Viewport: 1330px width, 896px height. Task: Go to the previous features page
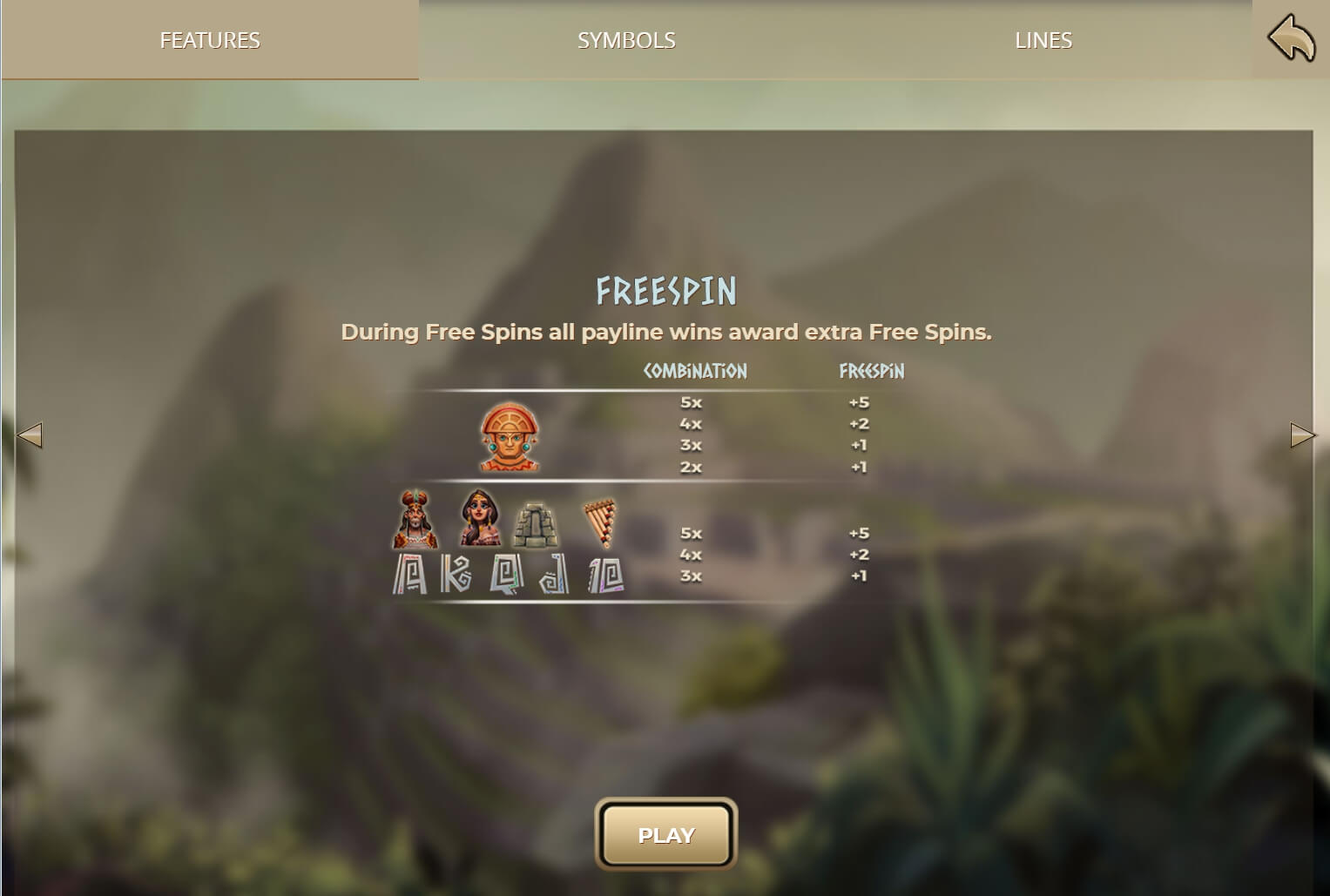coord(30,435)
